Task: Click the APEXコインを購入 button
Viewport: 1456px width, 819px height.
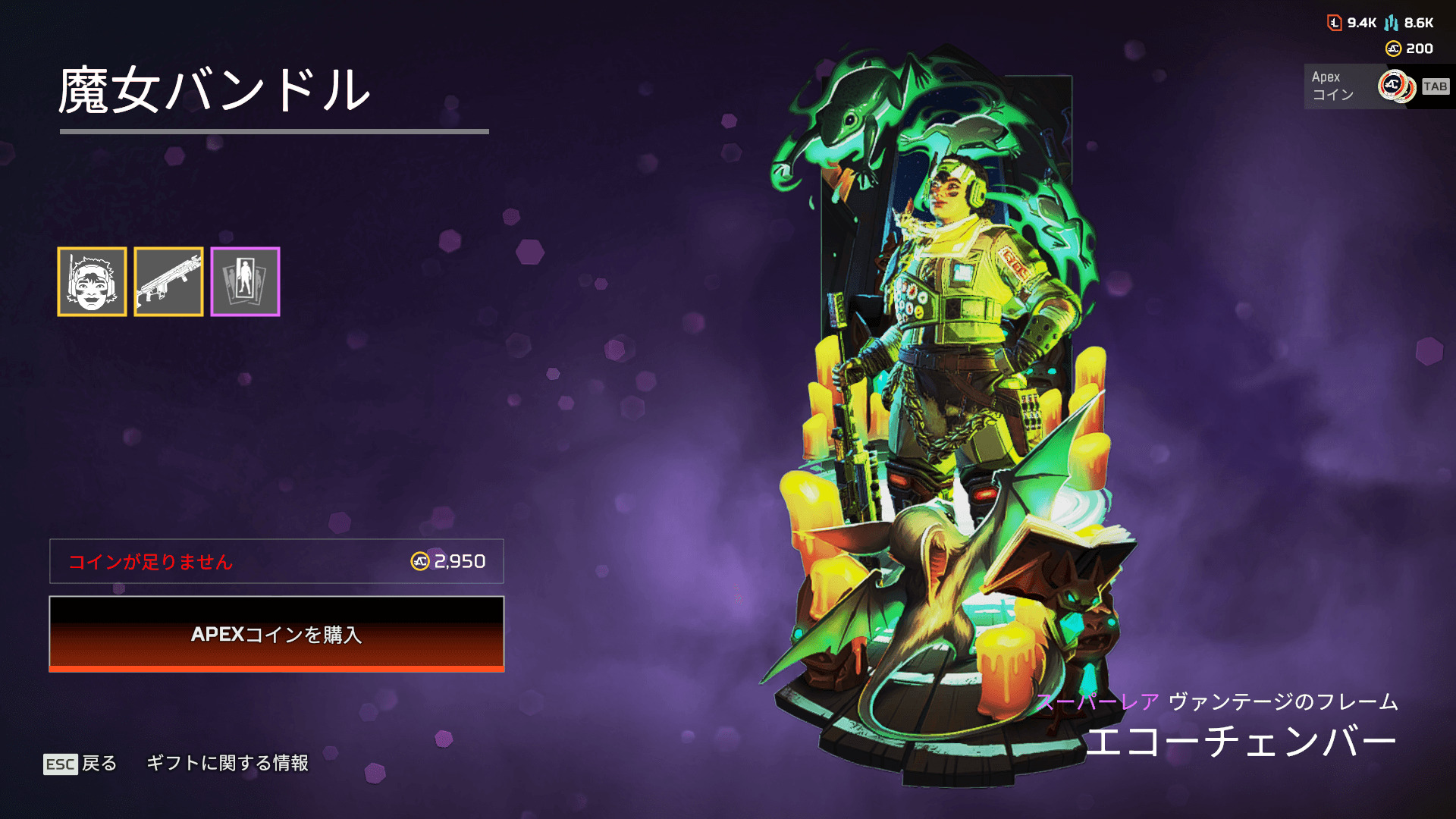Action: click(x=277, y=634)
